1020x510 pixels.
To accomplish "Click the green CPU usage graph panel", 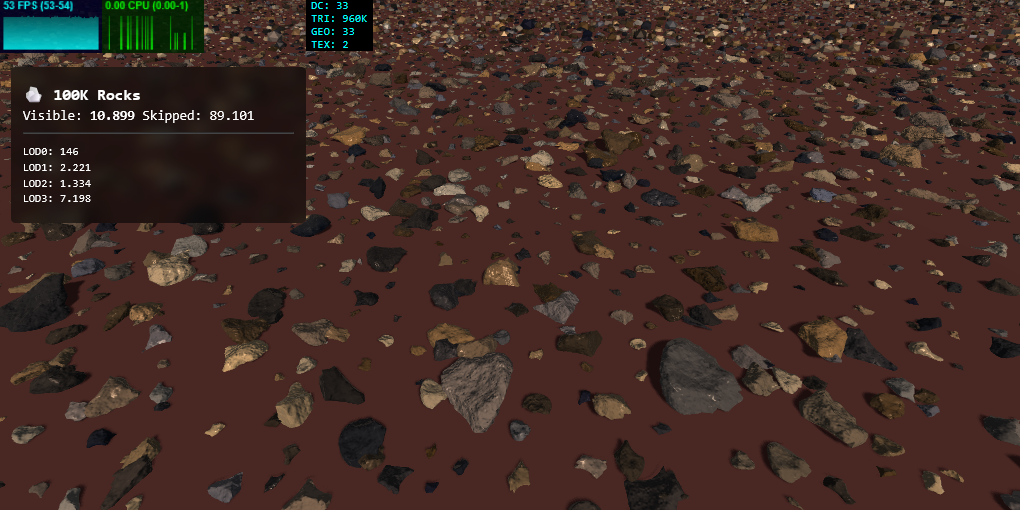I will tap(153, 27).
